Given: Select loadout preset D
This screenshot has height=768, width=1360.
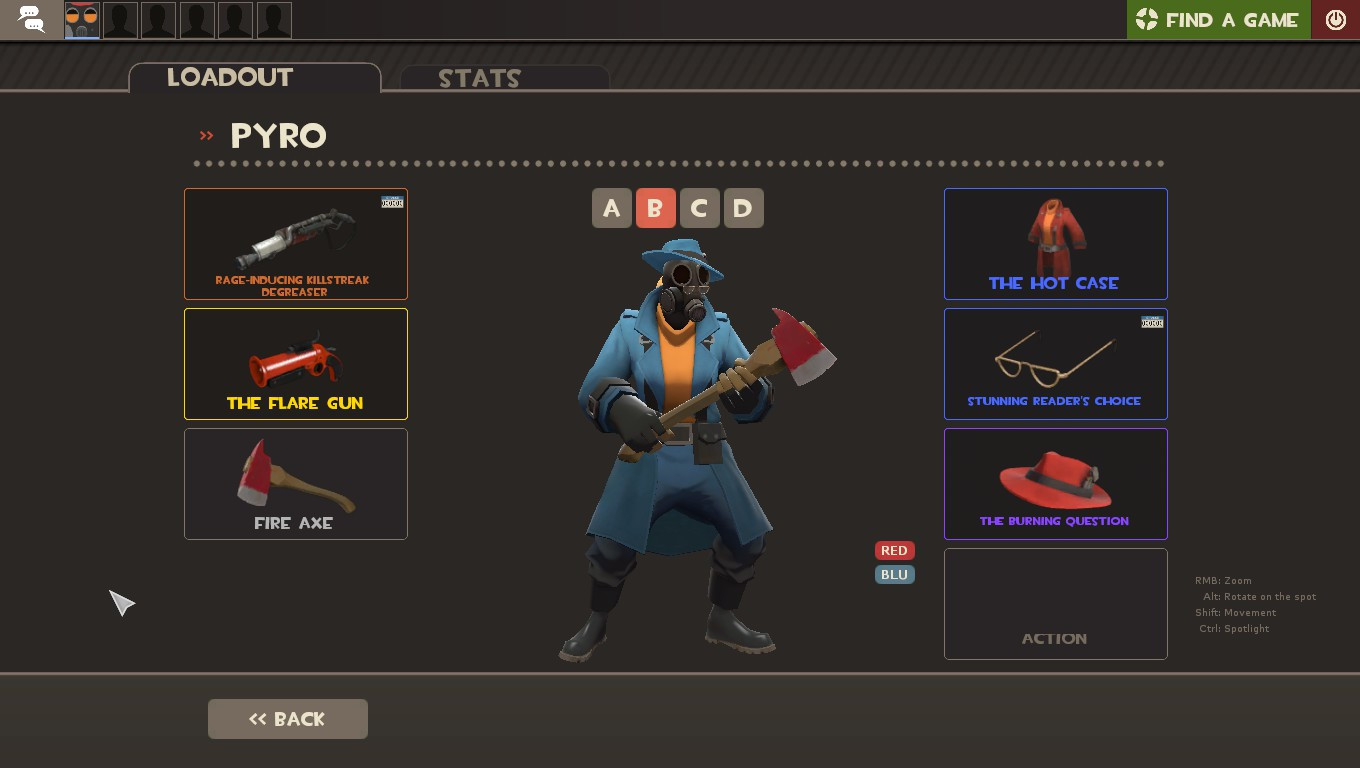Looking at the screenshot, I should tap(743, 208).
